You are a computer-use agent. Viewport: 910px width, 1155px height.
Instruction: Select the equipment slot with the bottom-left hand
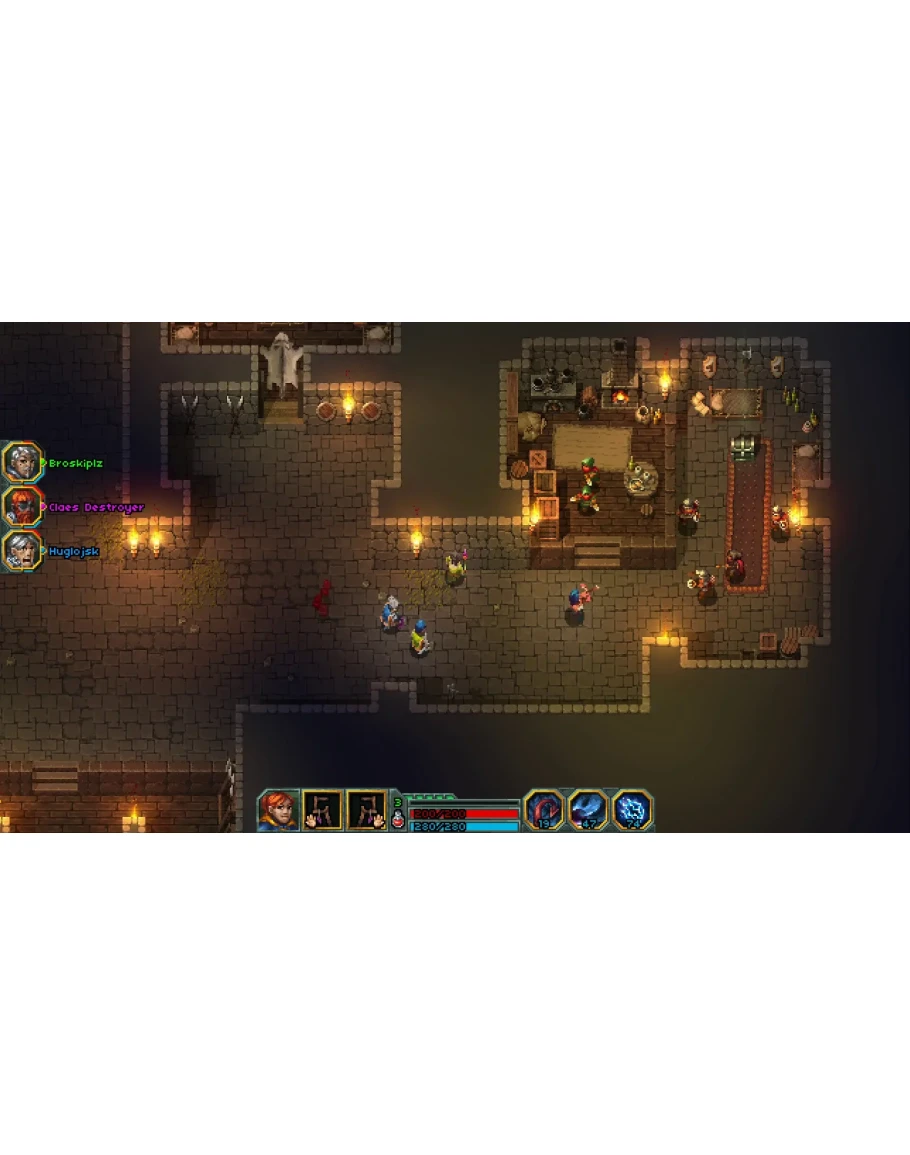coord(323,810)
